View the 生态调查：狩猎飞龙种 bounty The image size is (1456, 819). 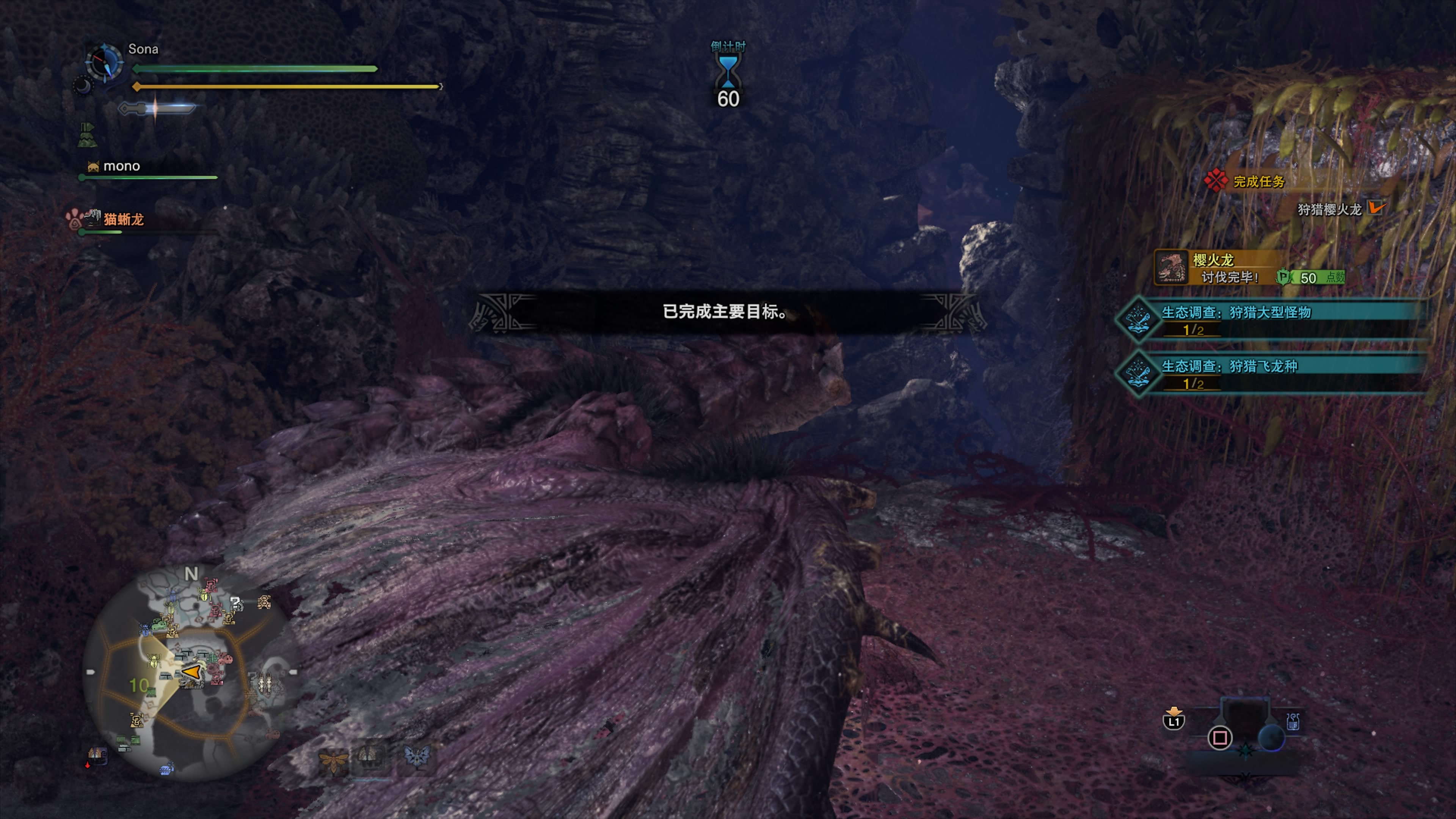pos(1229,366)
